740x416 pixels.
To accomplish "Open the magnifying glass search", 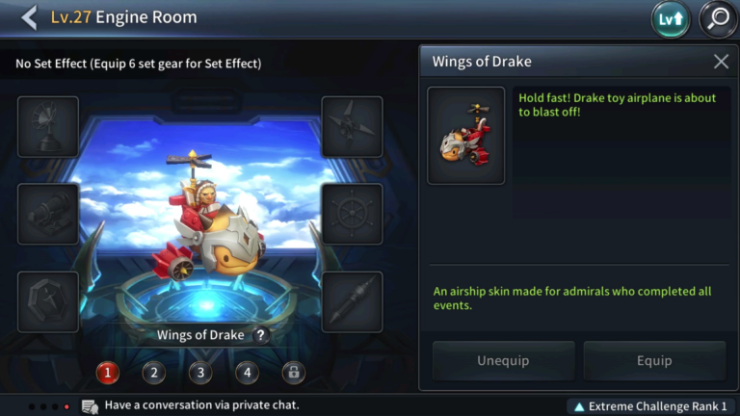I will point(716,19).
